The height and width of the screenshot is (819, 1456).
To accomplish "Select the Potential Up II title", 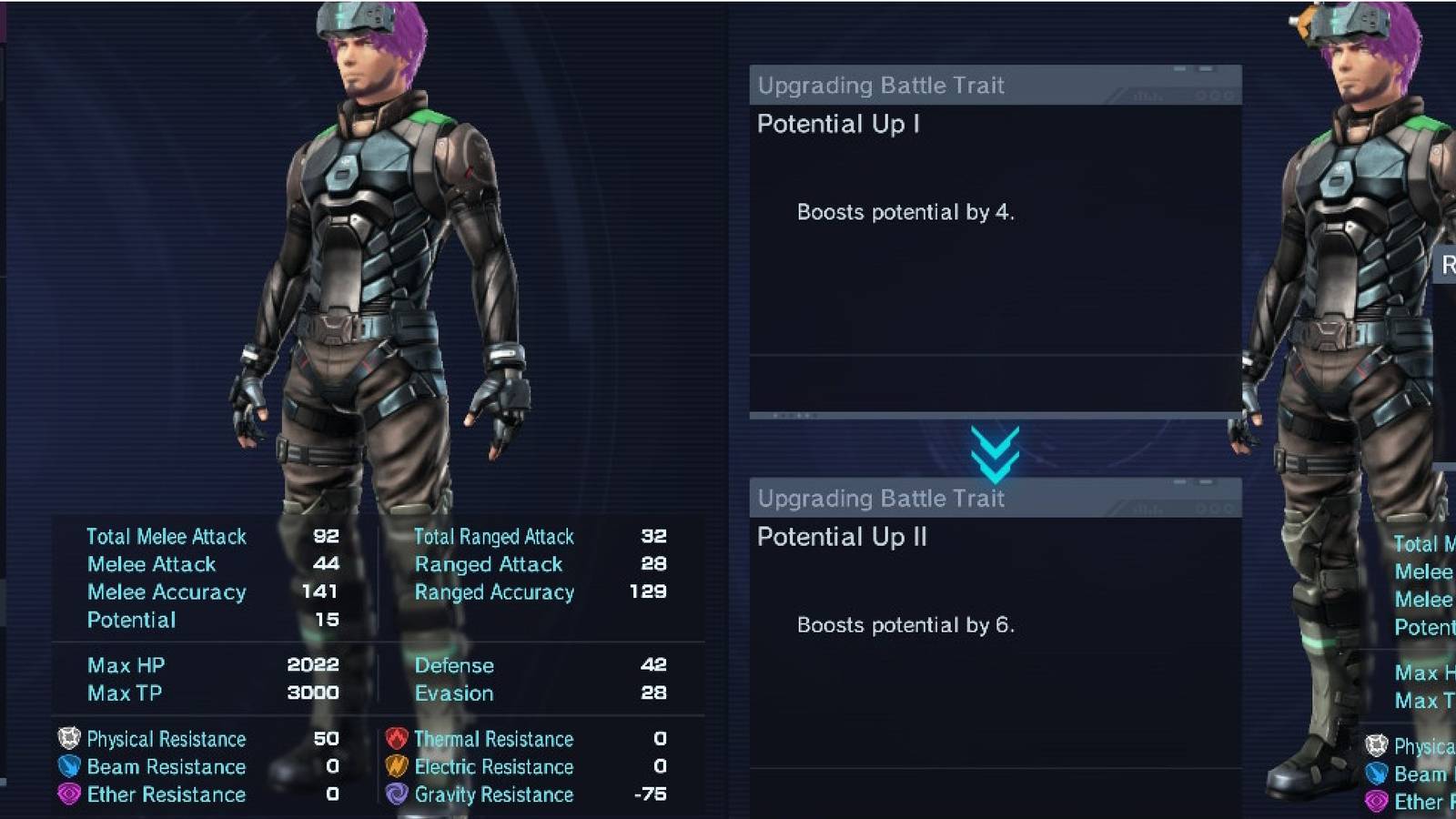I will click(842, 538).
